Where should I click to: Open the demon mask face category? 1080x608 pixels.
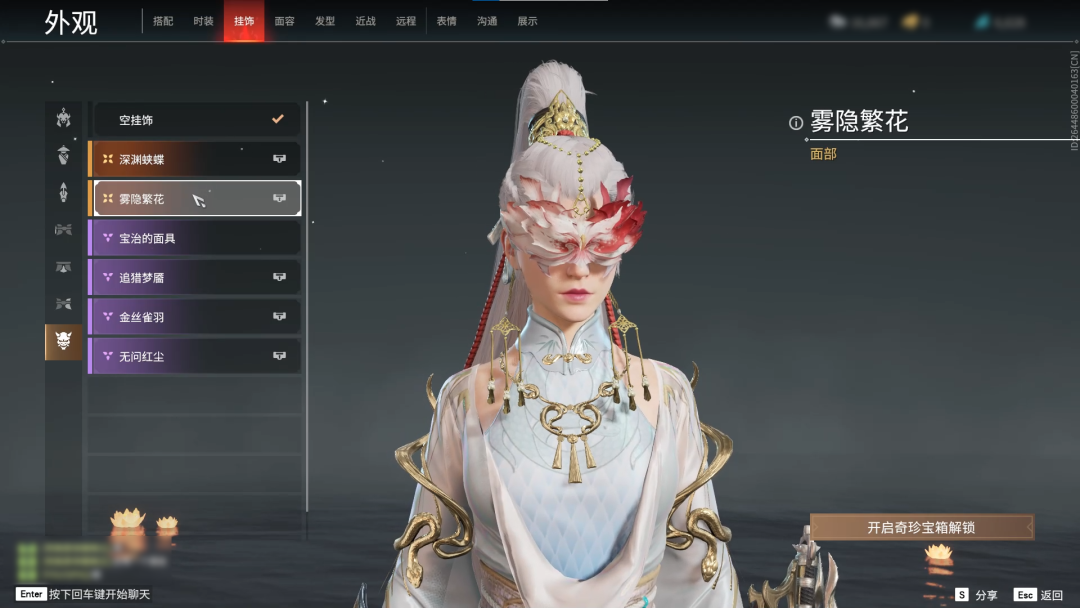click(x=63, y=342)
